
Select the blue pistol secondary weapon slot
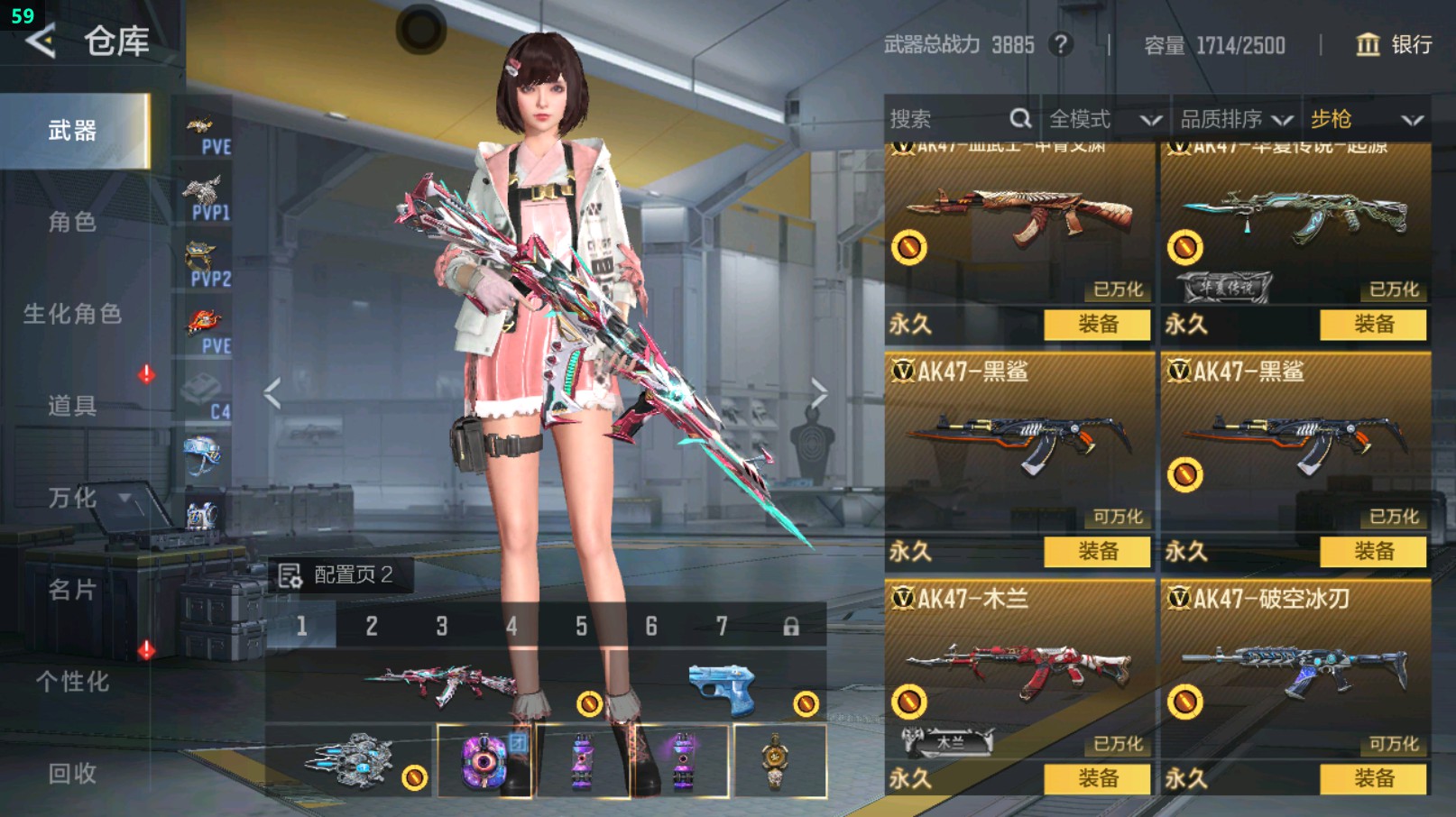[x=722, y=690]
